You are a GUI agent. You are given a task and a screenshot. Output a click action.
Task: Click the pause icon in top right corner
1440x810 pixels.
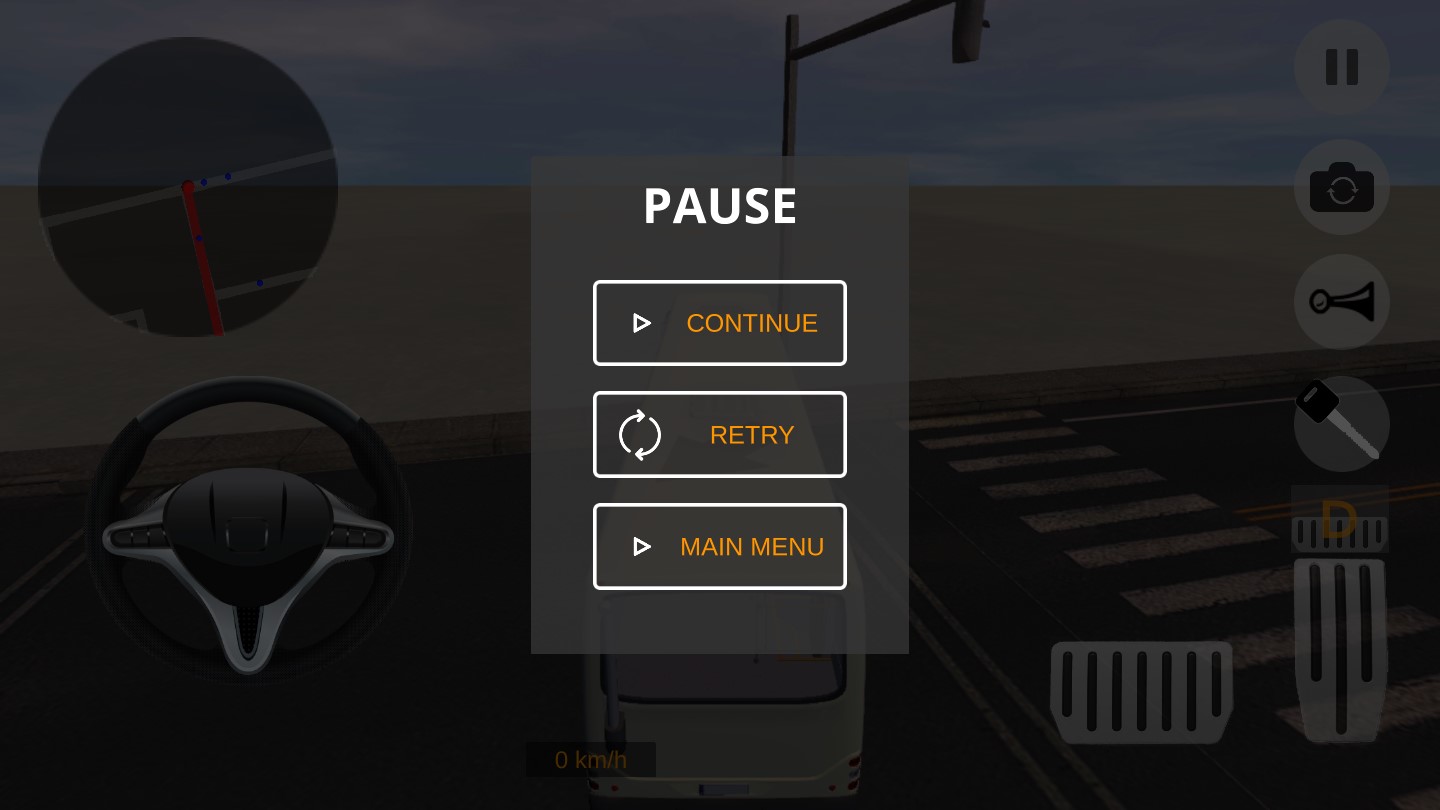coord(1341,67)
